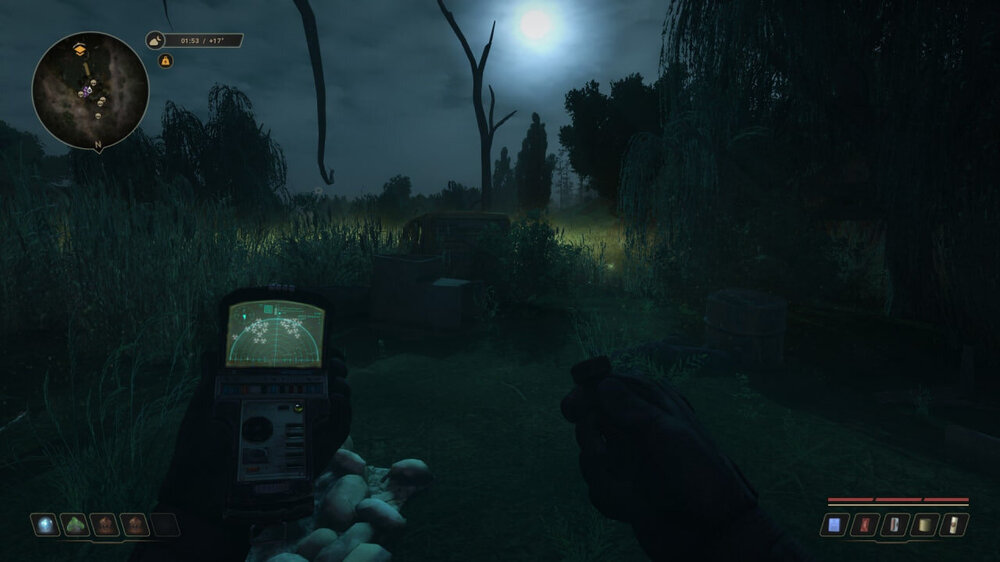Use the olive-yellow roll quick slot

point(927,524)
